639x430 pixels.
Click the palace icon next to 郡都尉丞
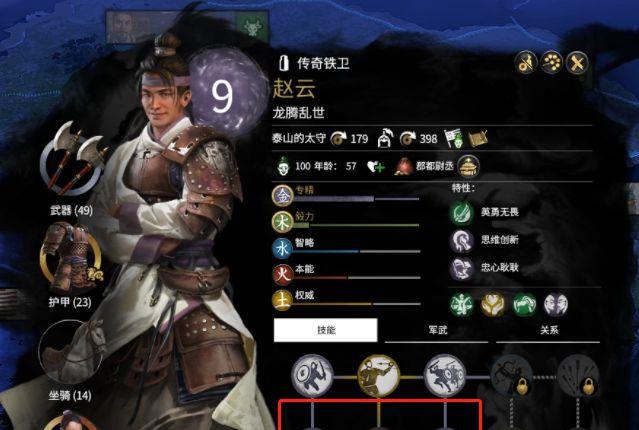(x=469, y=166)
